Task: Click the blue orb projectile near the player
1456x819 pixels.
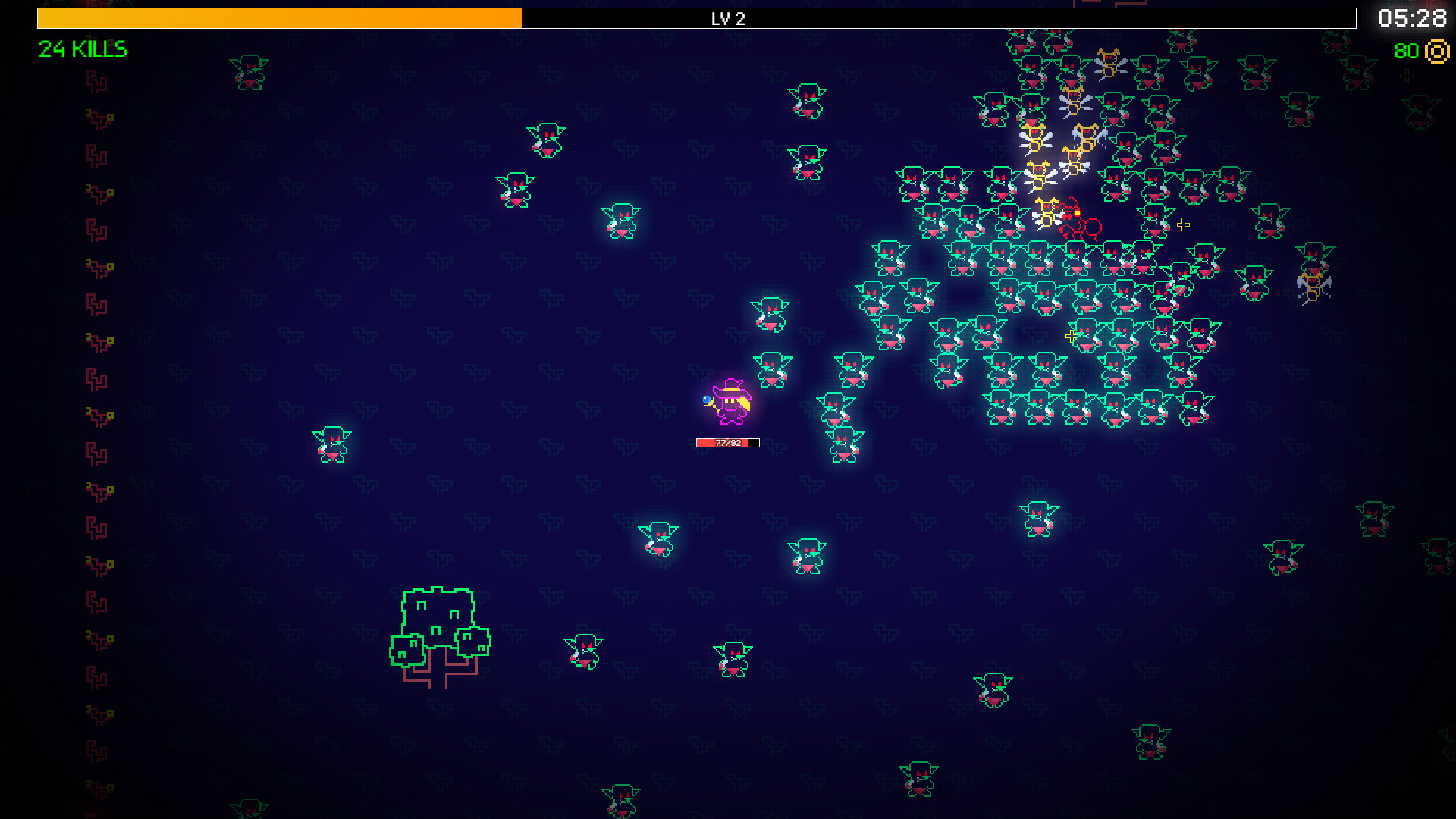Action: pos(708,400)
